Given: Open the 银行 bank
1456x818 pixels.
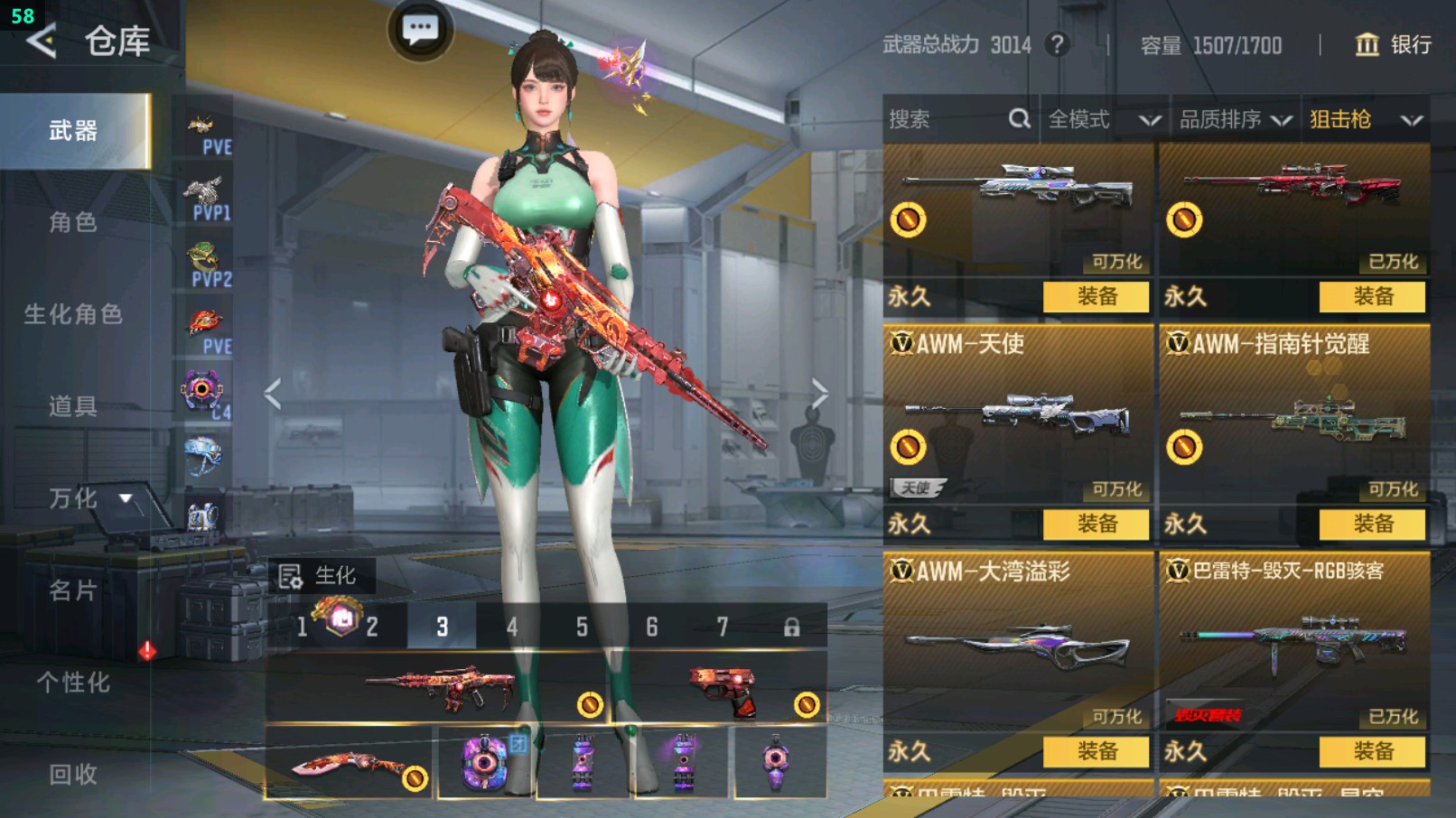Looking at the screenshot, I should point(1394,44).
